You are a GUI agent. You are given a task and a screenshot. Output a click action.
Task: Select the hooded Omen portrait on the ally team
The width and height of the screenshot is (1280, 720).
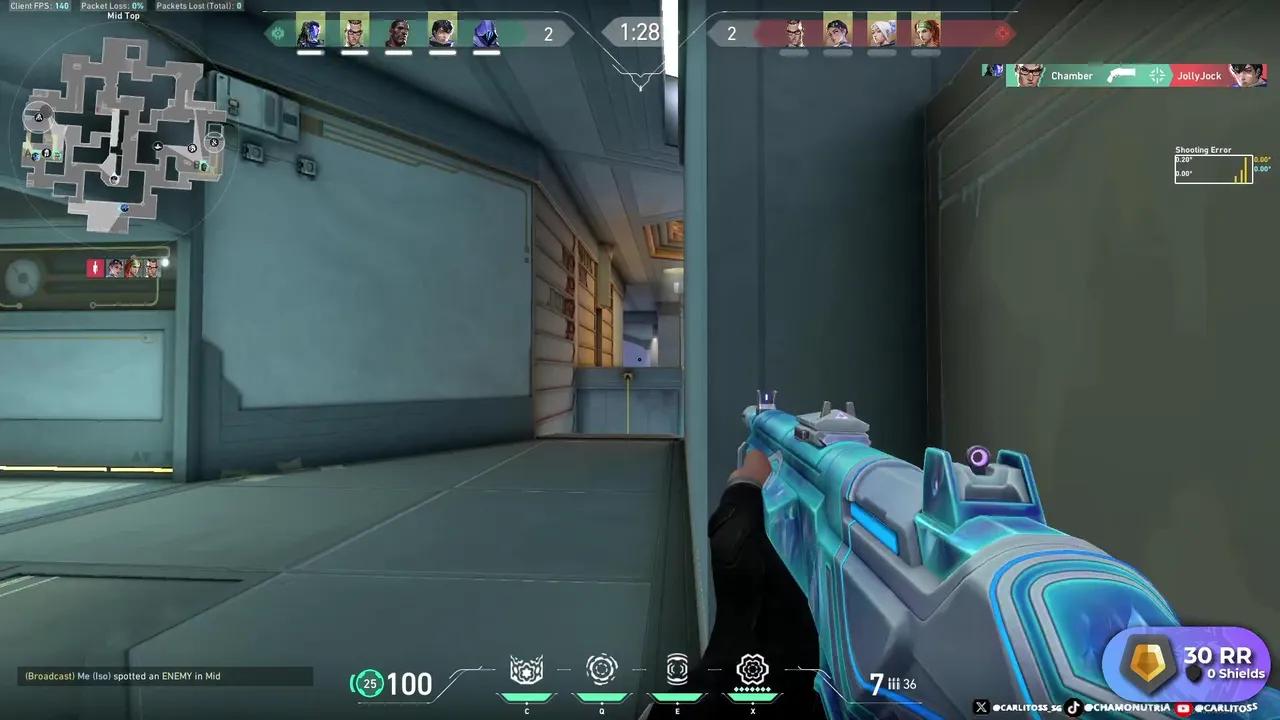pos(486,30)
